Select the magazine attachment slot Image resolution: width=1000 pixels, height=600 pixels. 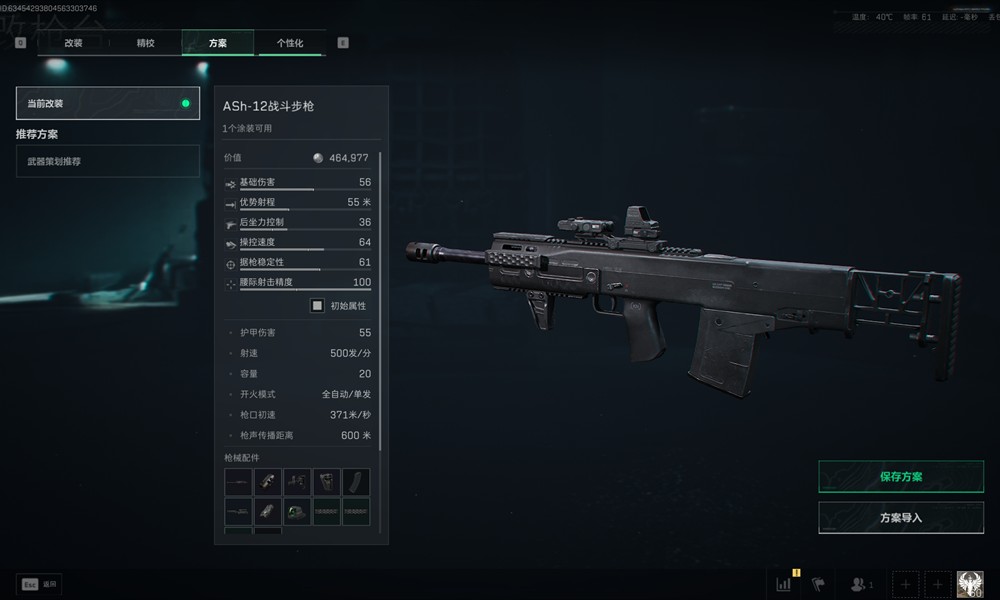tap(356, 482)
